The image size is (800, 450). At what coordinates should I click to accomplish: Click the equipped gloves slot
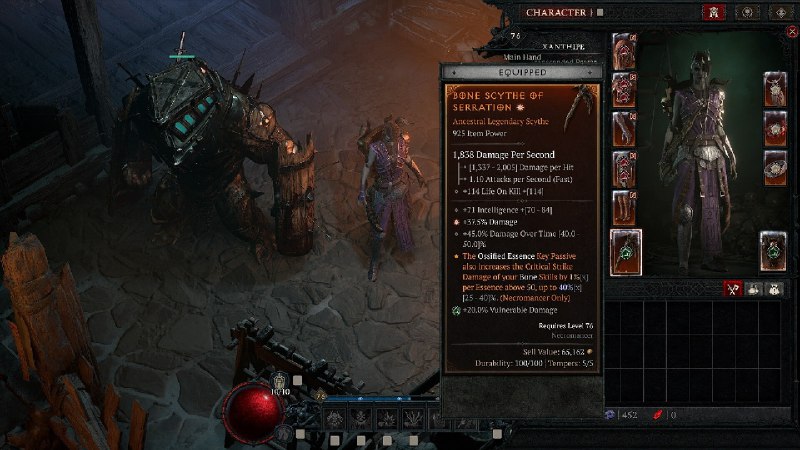tap(623, 128)
